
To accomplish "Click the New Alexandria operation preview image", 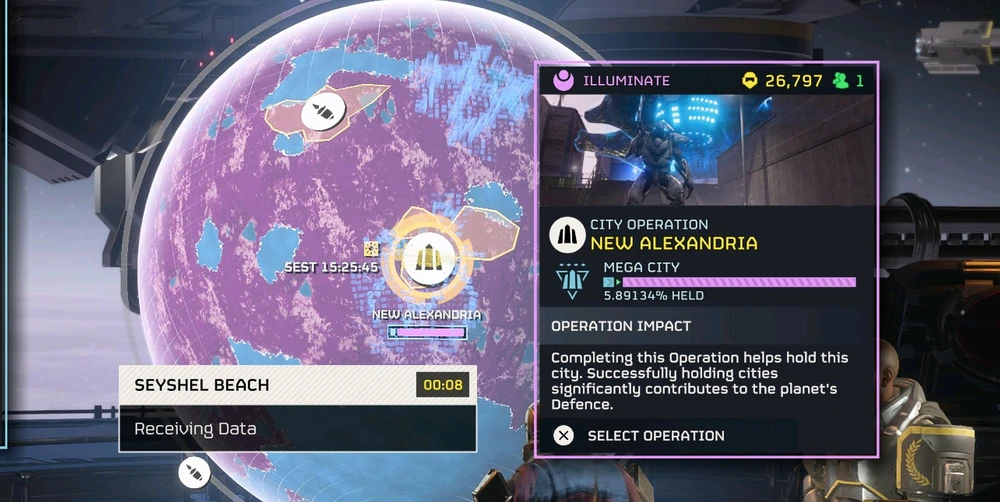I will pos(707,150).
